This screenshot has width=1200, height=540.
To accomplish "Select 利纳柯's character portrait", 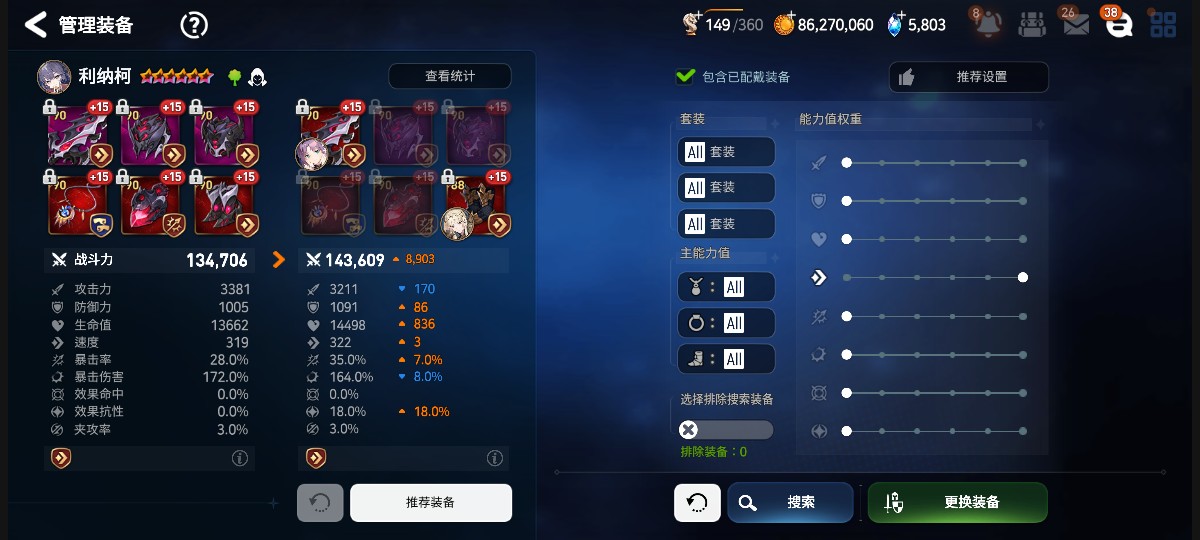I will click(54, 77).
